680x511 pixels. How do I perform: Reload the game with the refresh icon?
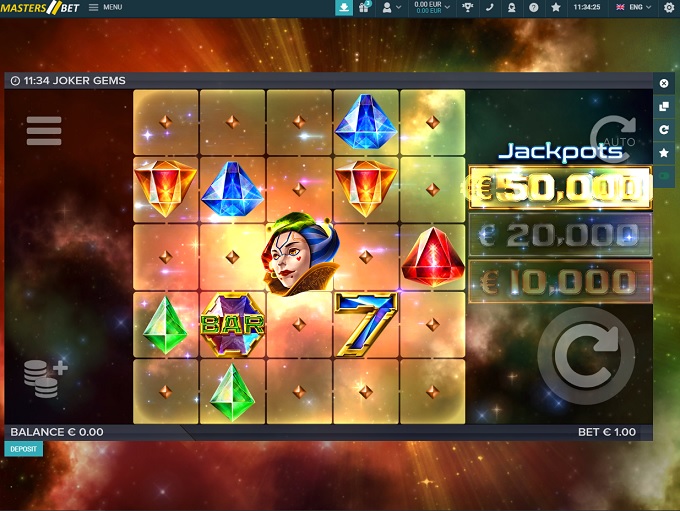click(664, 130)
